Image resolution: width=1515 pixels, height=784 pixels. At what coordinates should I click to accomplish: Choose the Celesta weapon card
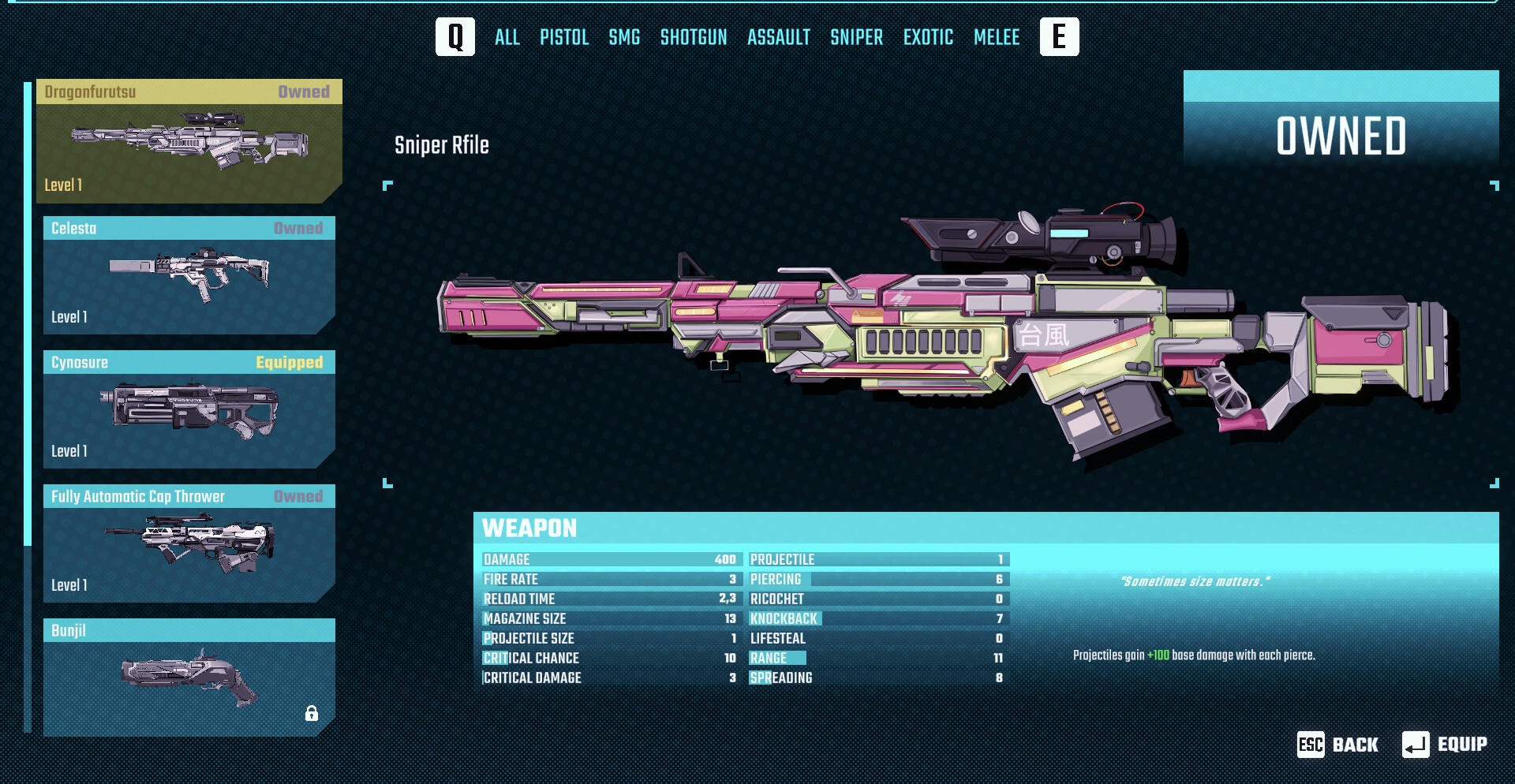[x=189, y=275]
